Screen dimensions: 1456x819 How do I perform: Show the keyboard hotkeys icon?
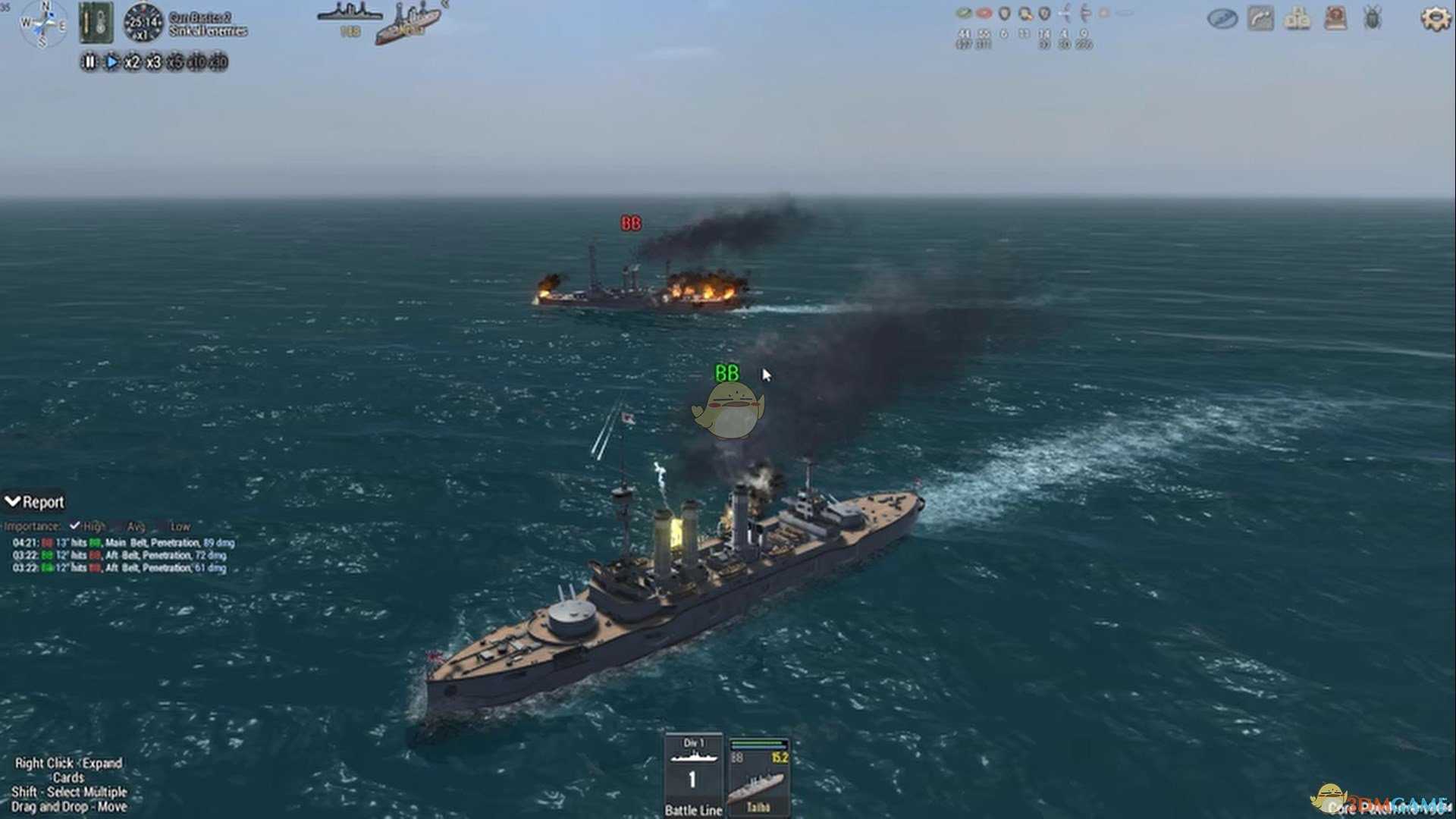[x=1298, y=18]
